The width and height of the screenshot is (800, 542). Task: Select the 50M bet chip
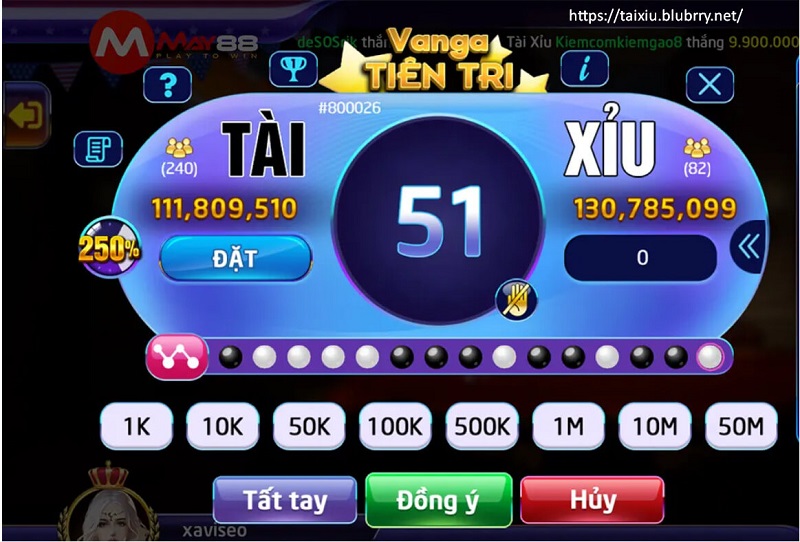tap(741, 427)
